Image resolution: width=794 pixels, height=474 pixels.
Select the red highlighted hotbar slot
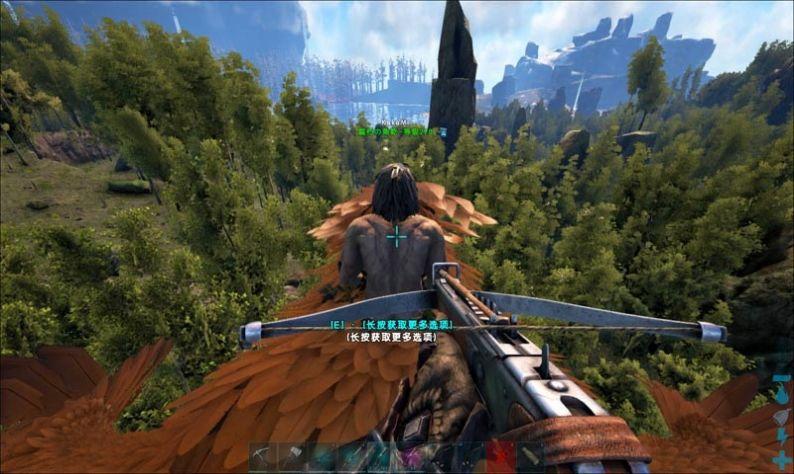(500, 458)
